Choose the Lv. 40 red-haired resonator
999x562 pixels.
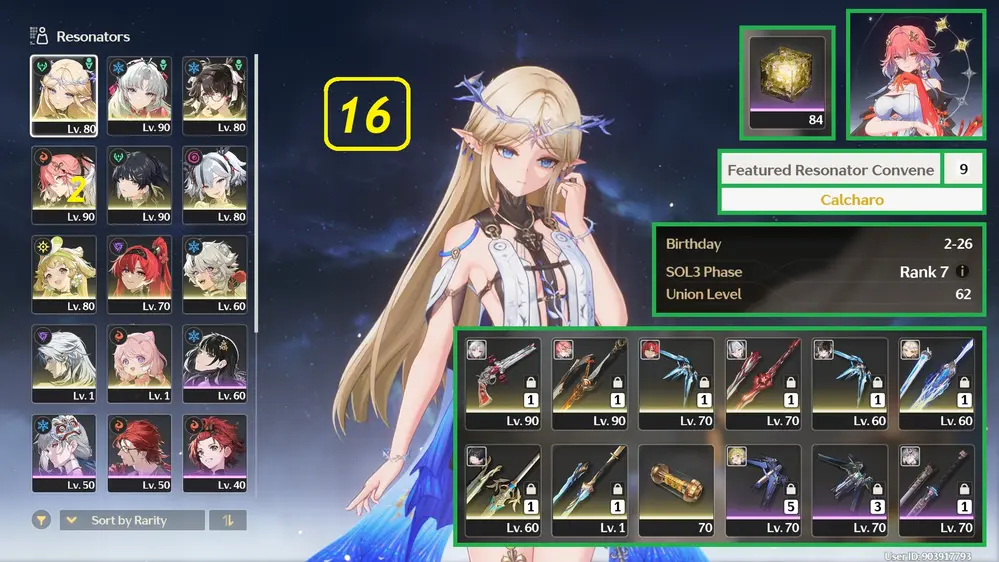(215, 453)
